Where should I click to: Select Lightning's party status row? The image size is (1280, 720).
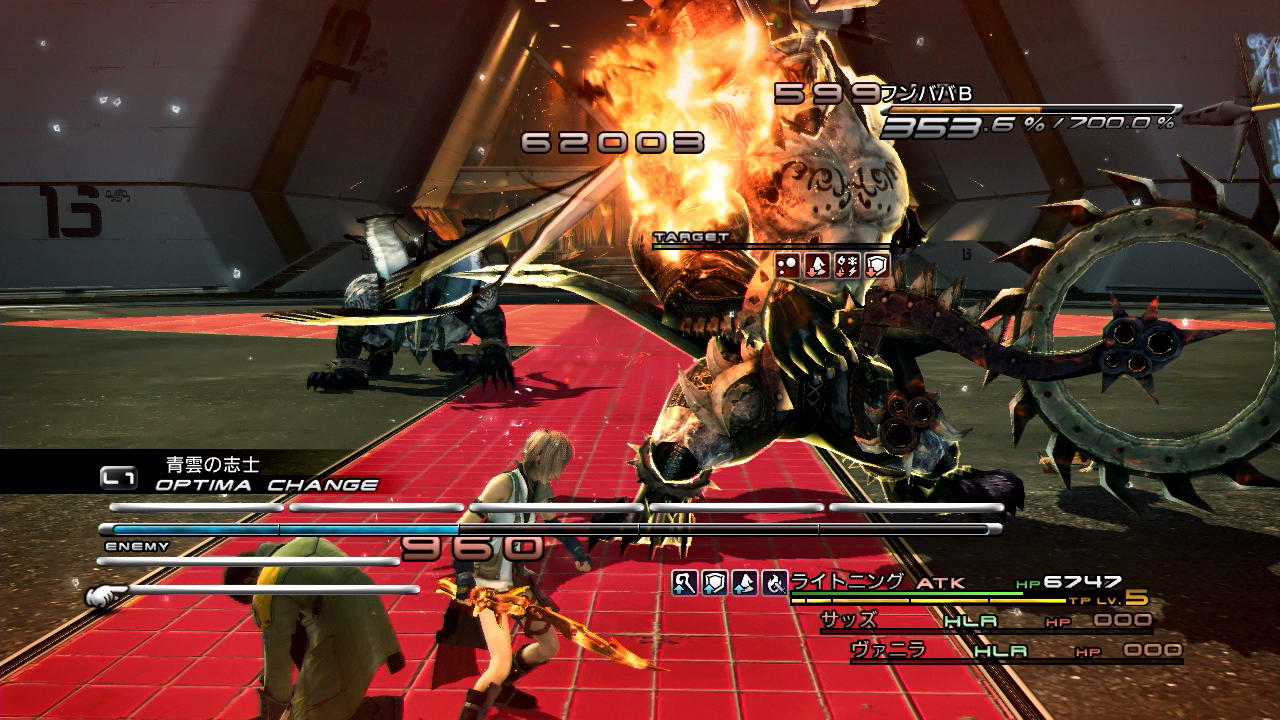click(x=960, y=583)
